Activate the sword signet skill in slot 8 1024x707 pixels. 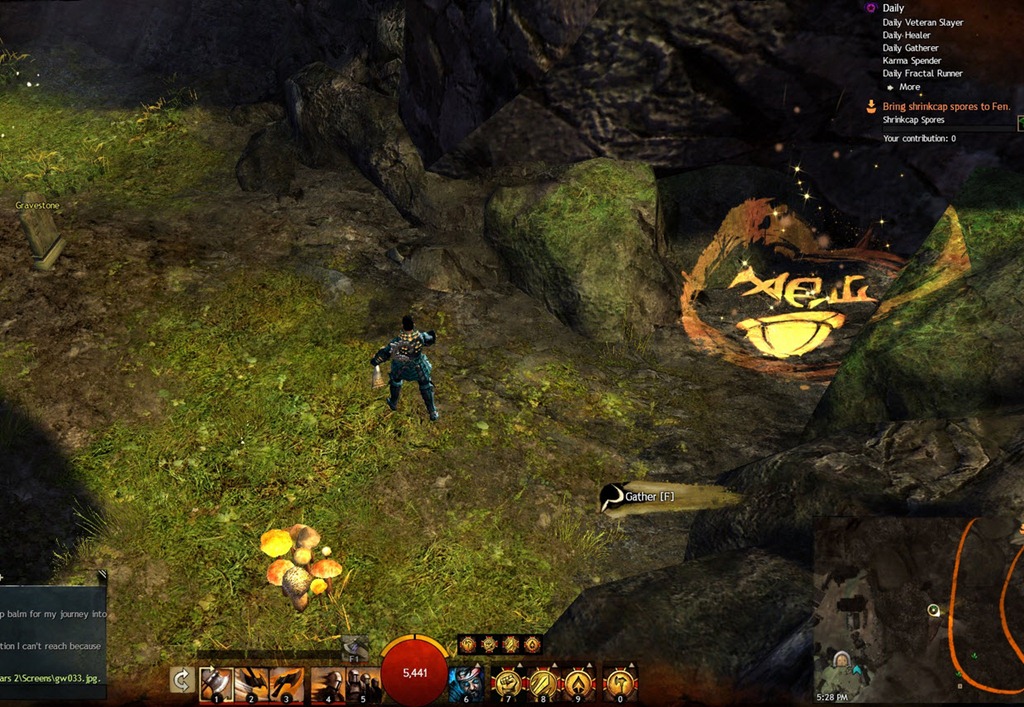543,684
